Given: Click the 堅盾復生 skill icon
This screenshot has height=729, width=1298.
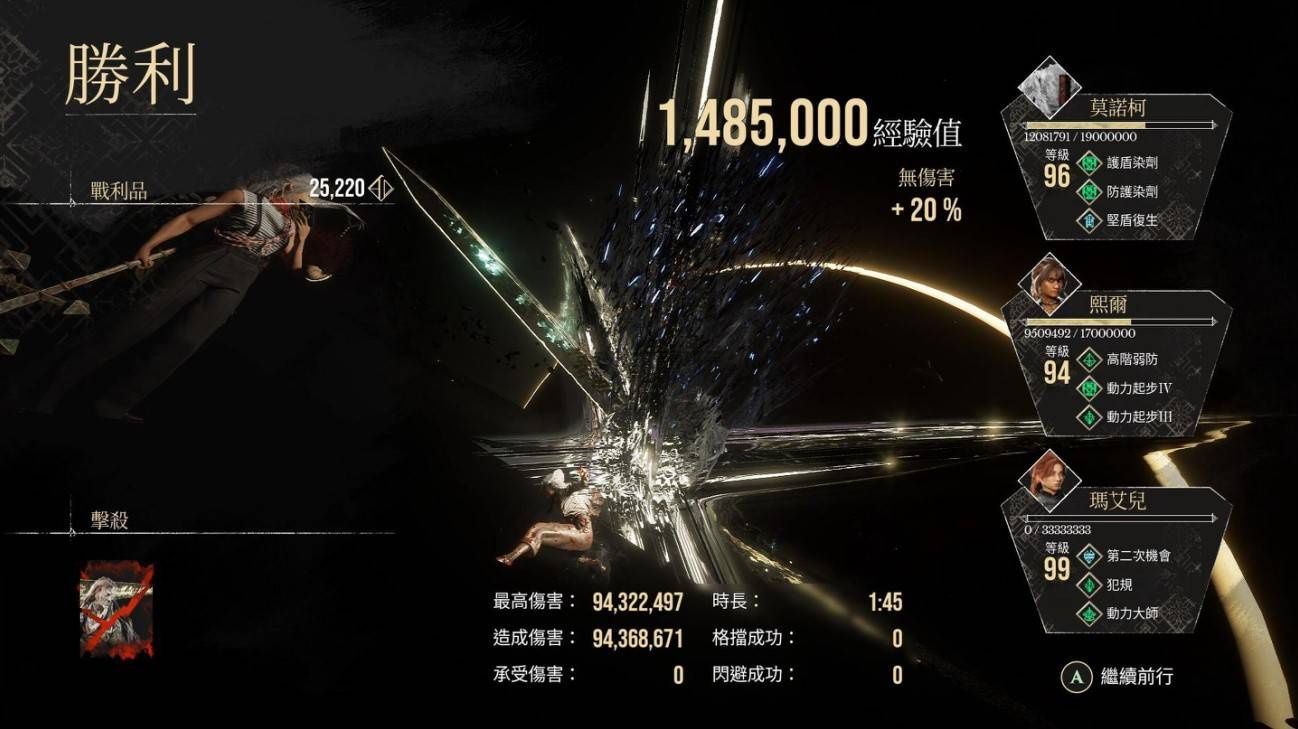Looking at the screenshot, I should 1090,220.
